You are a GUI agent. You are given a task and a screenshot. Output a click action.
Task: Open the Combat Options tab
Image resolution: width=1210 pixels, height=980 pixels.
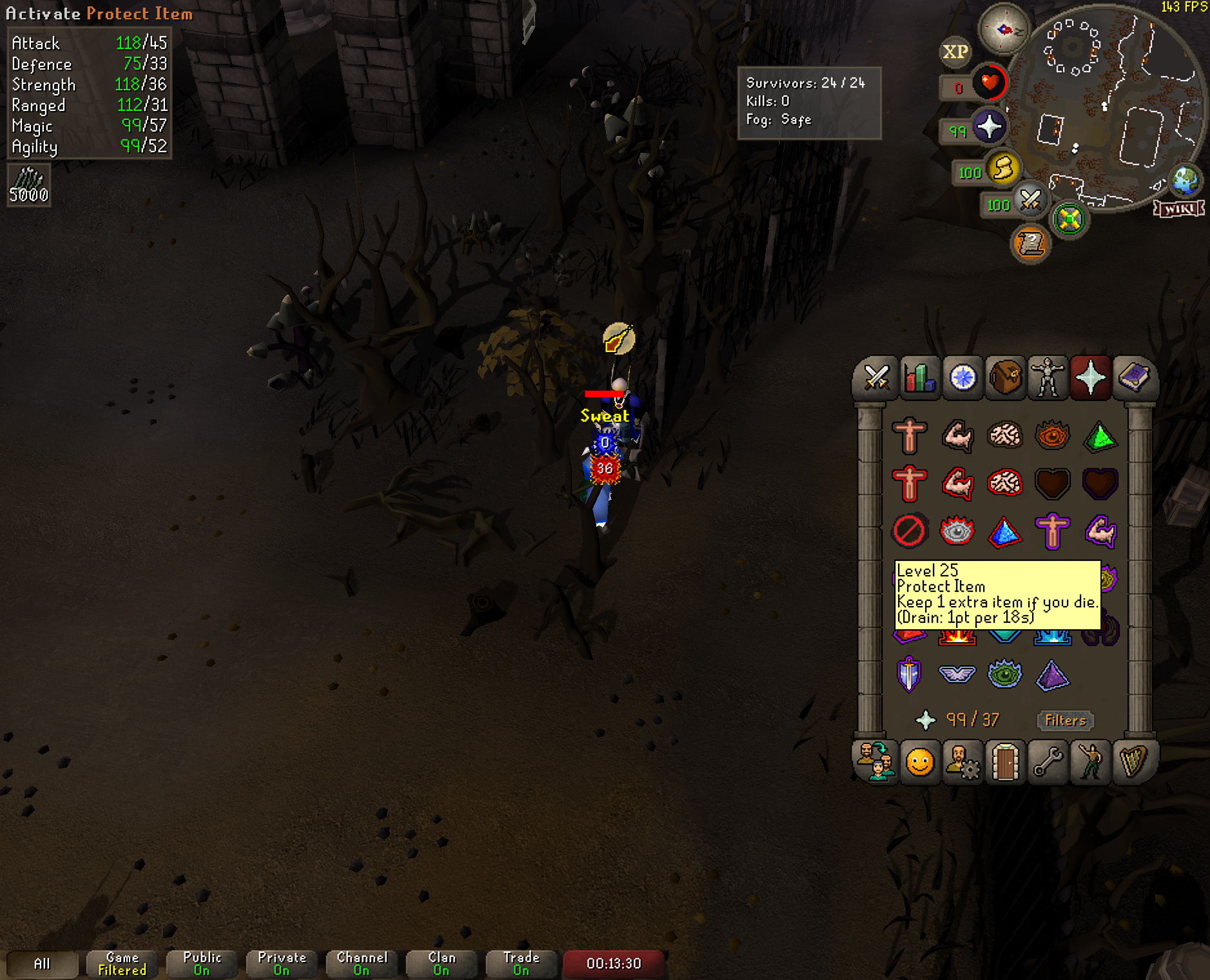point(877,378)
